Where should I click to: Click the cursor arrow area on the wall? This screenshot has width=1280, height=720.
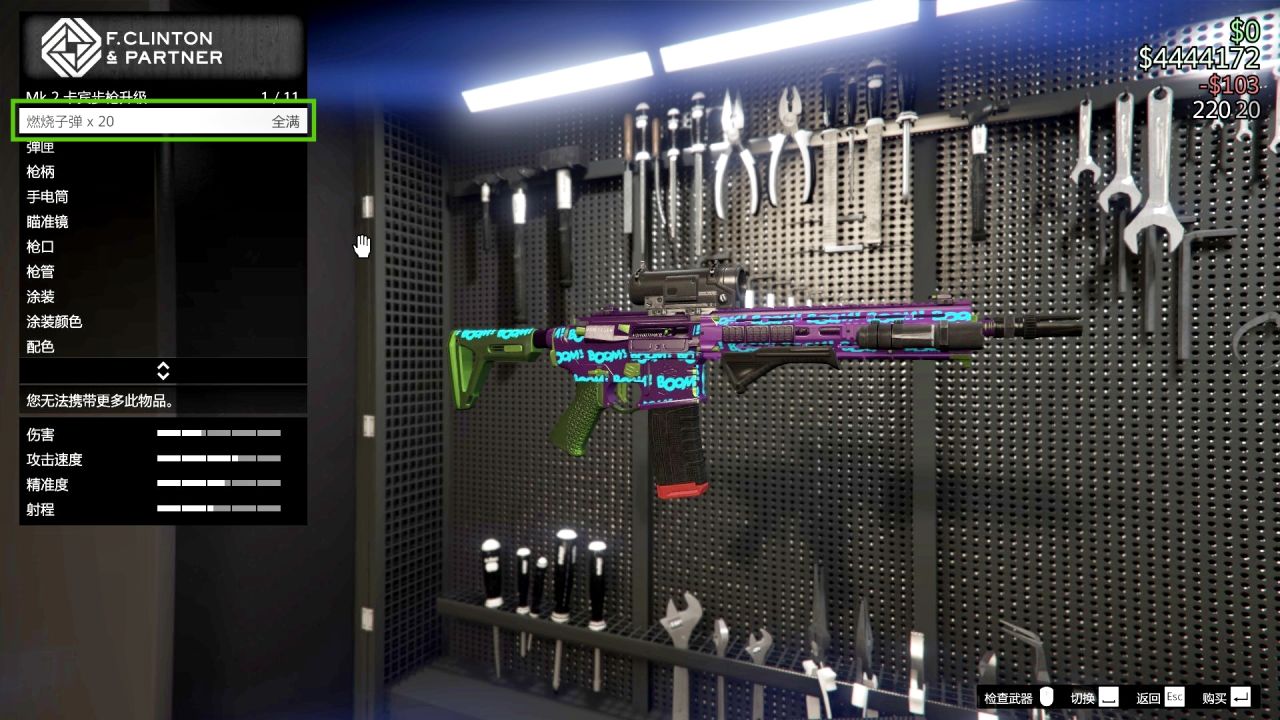(x=362, y=245)
